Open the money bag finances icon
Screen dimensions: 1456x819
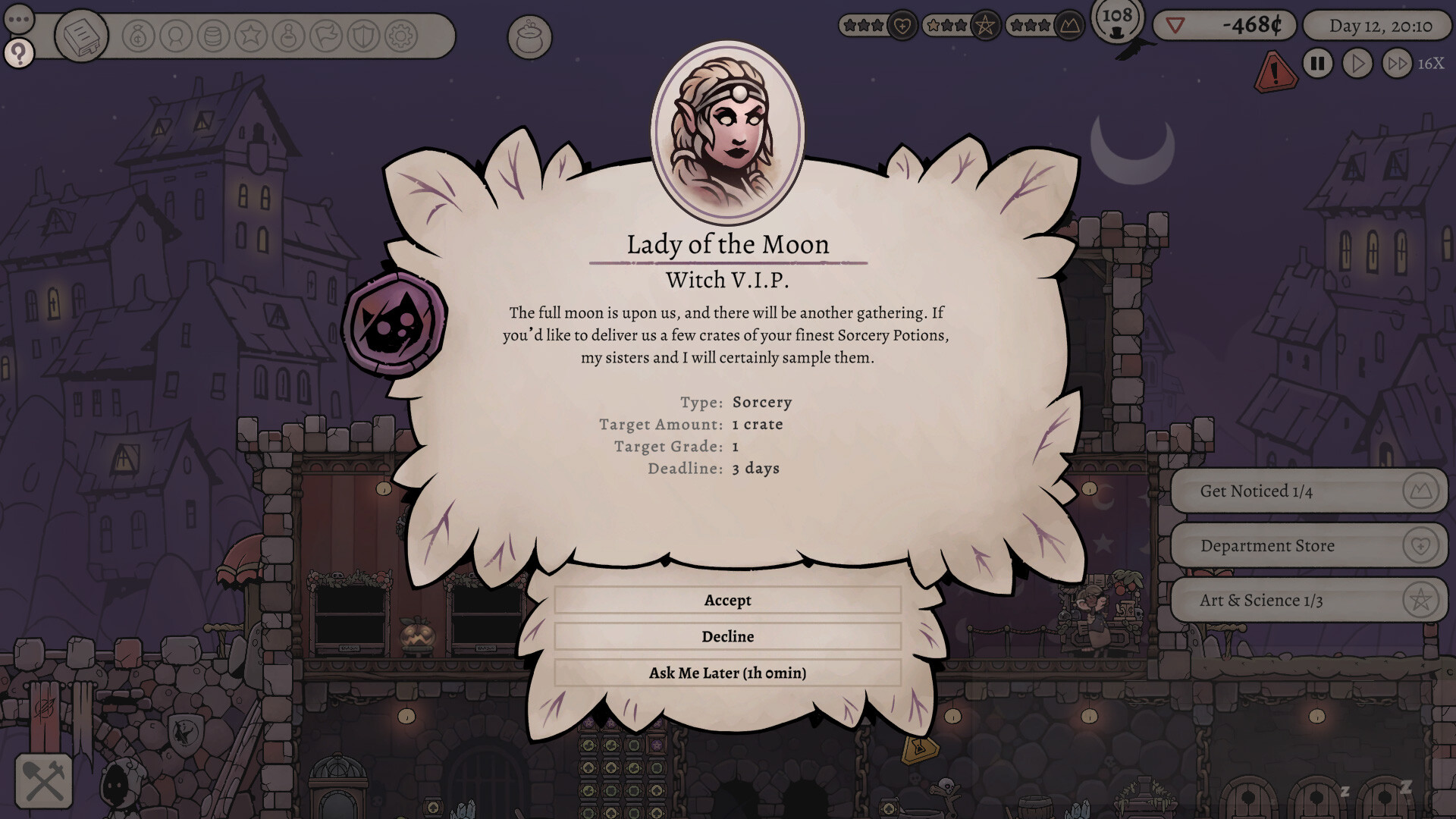pyautogui.click(x=137, y=36)
